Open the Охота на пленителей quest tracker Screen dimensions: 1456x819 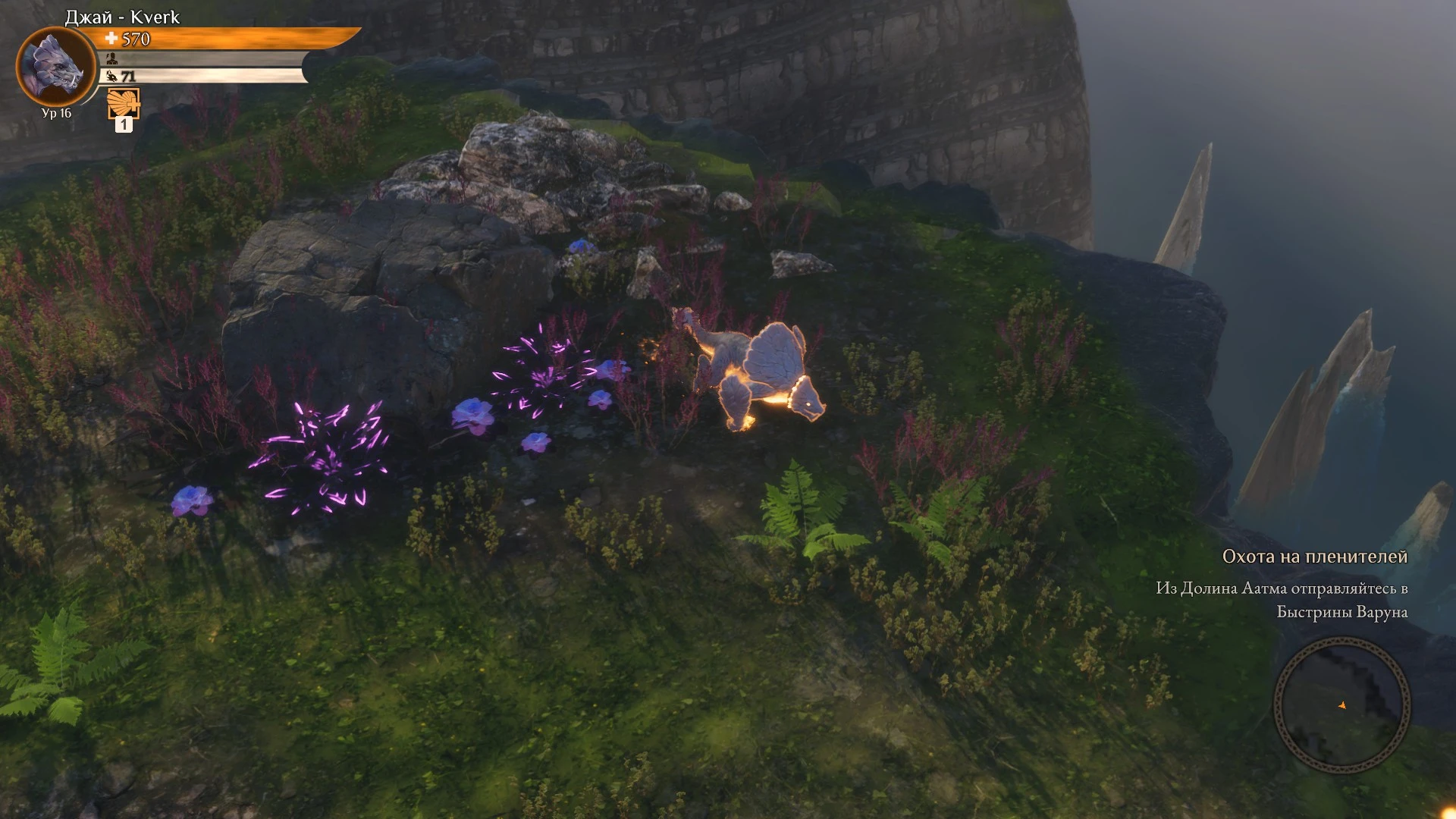tap(1314, 557)
